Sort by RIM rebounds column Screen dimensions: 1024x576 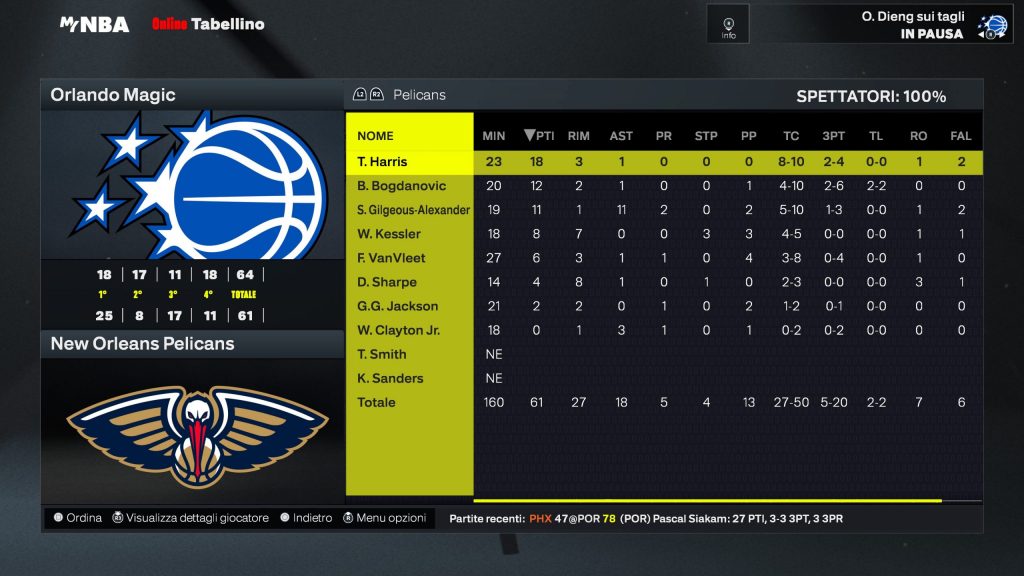578,136
